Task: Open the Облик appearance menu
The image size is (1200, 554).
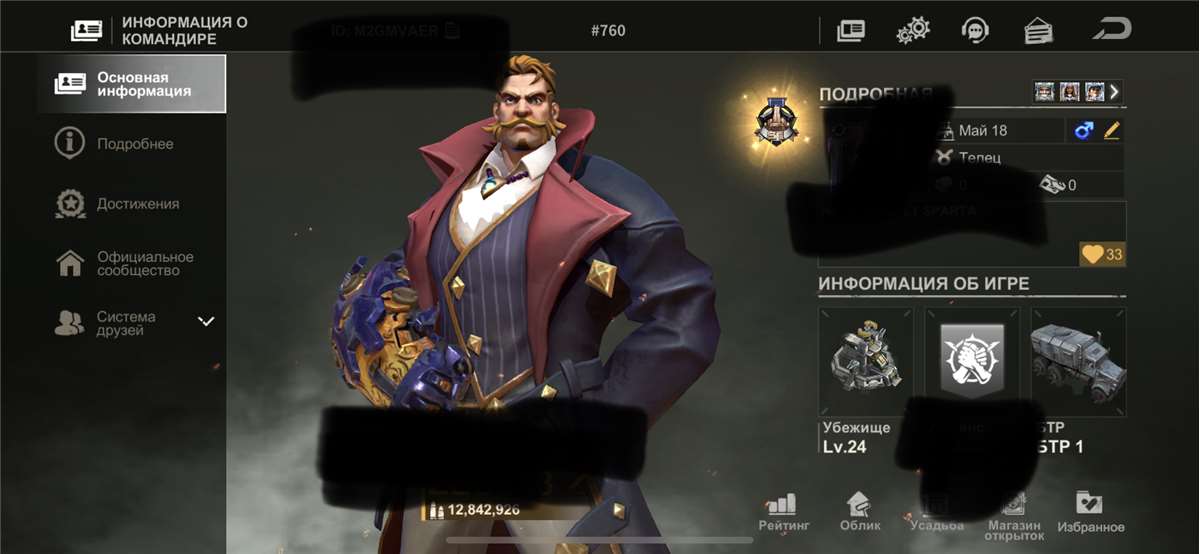Action: 859,511
